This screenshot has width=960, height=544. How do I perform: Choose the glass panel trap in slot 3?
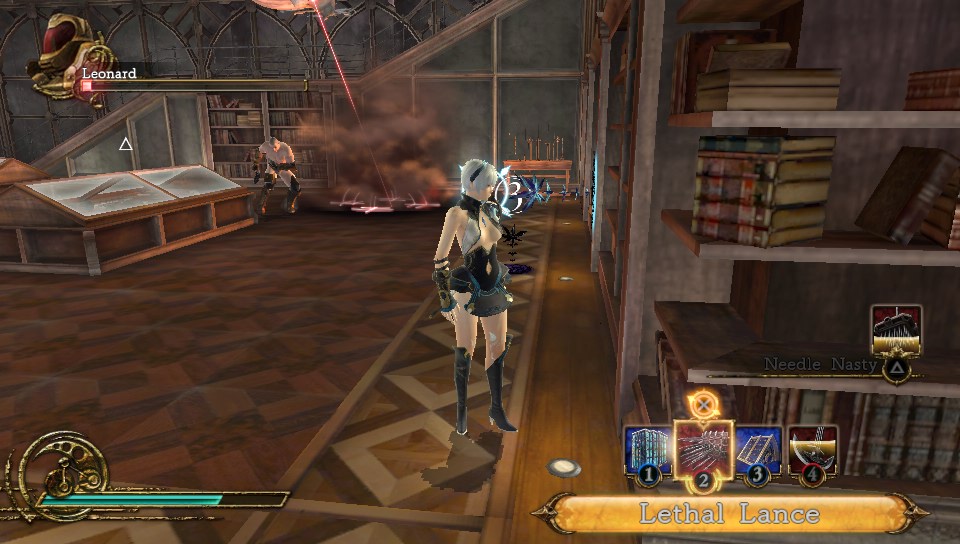click(759, 452)
